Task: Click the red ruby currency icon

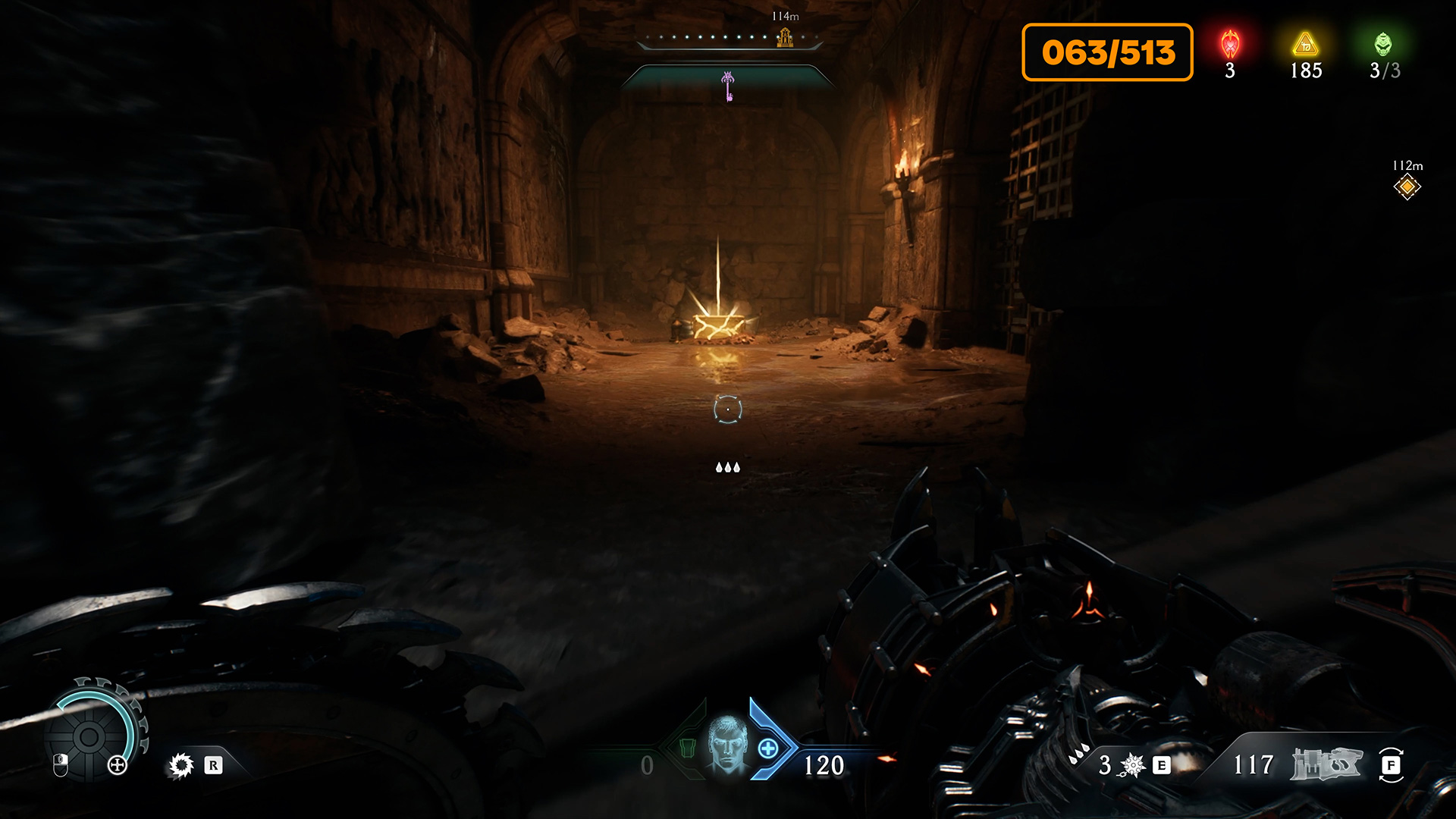Action: 1230,45
